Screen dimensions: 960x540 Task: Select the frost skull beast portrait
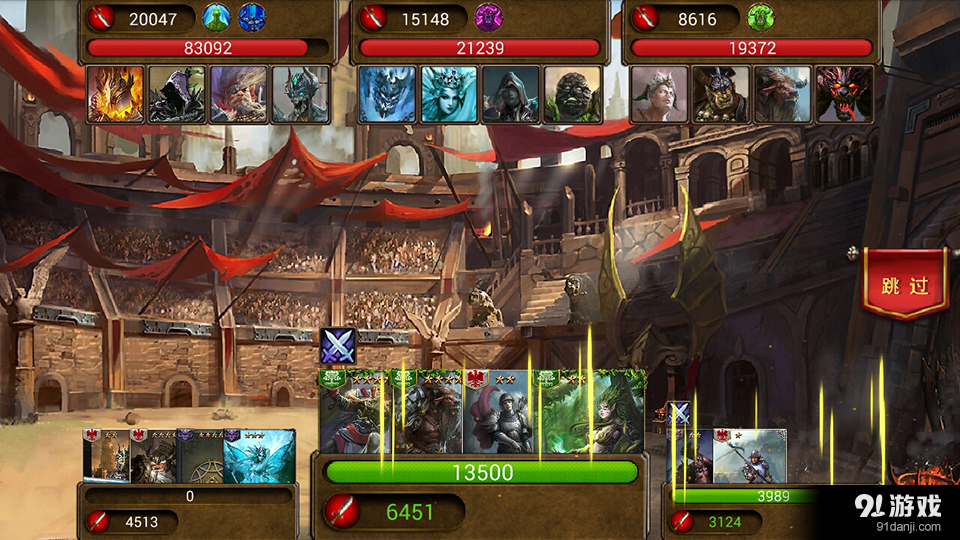point(387,94)
